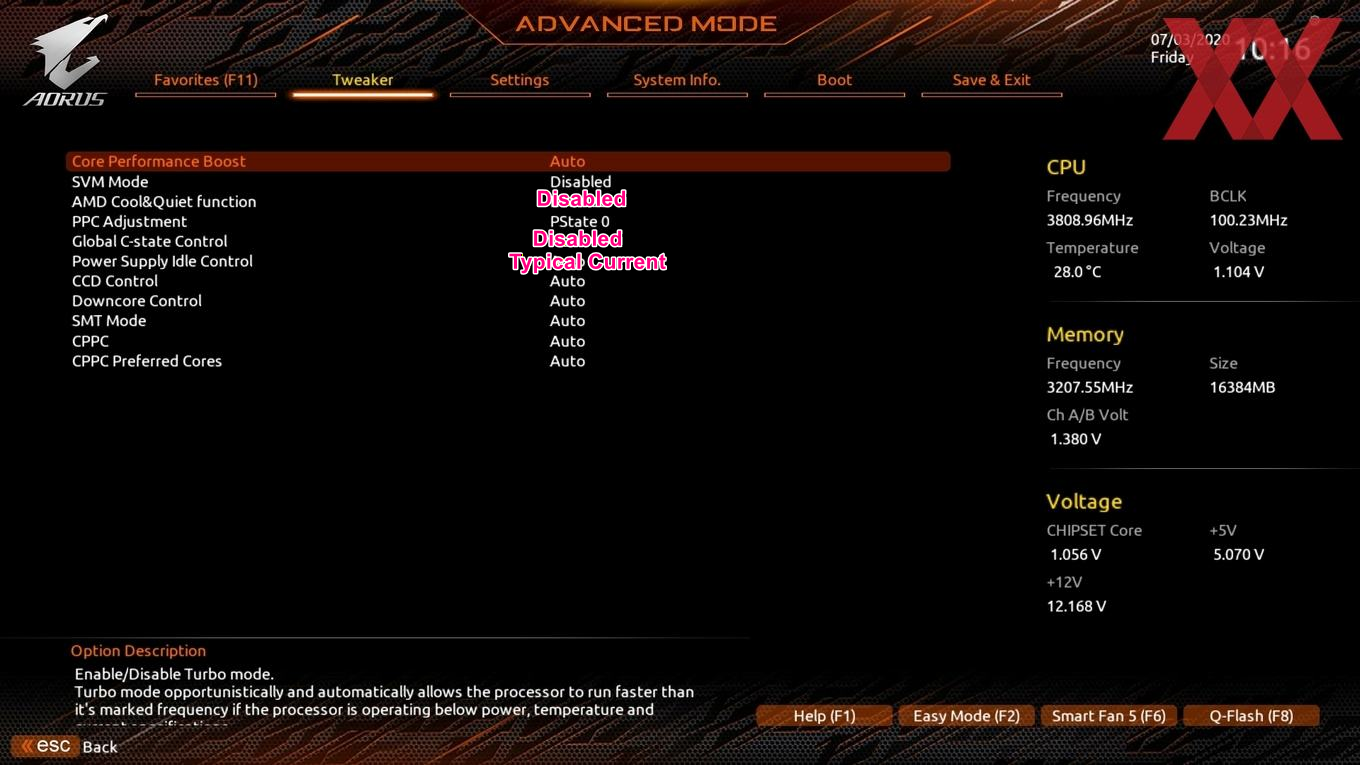Go to the Settings tab

tap(519, 80)
